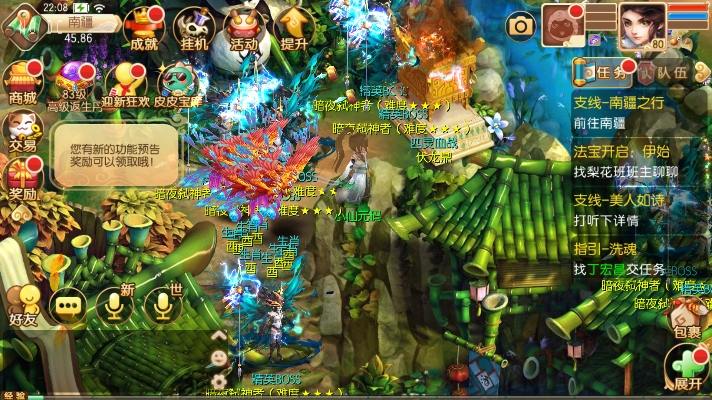Claim rewards via the 奖励 gift icon
The image size is (712, 400).
click(x=22, y=178)
